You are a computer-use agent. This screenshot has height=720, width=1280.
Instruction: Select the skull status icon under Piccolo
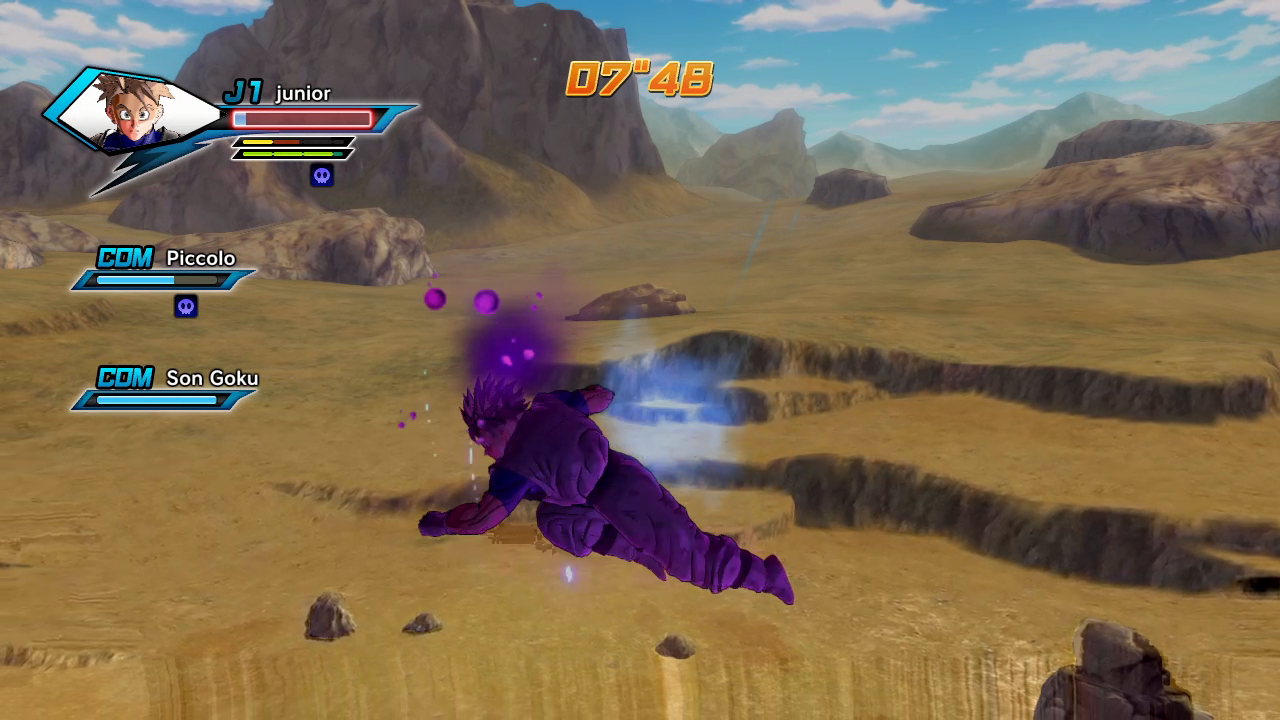click(186, 306)
